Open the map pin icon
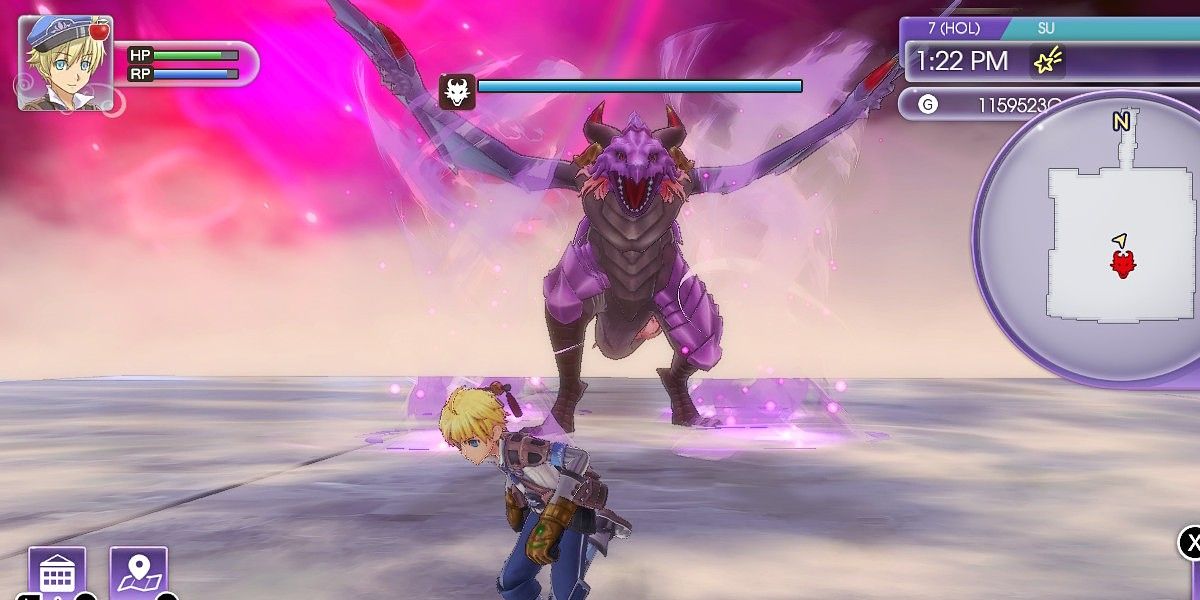The height and width of the screenshot is (600, 1200). 138,573
